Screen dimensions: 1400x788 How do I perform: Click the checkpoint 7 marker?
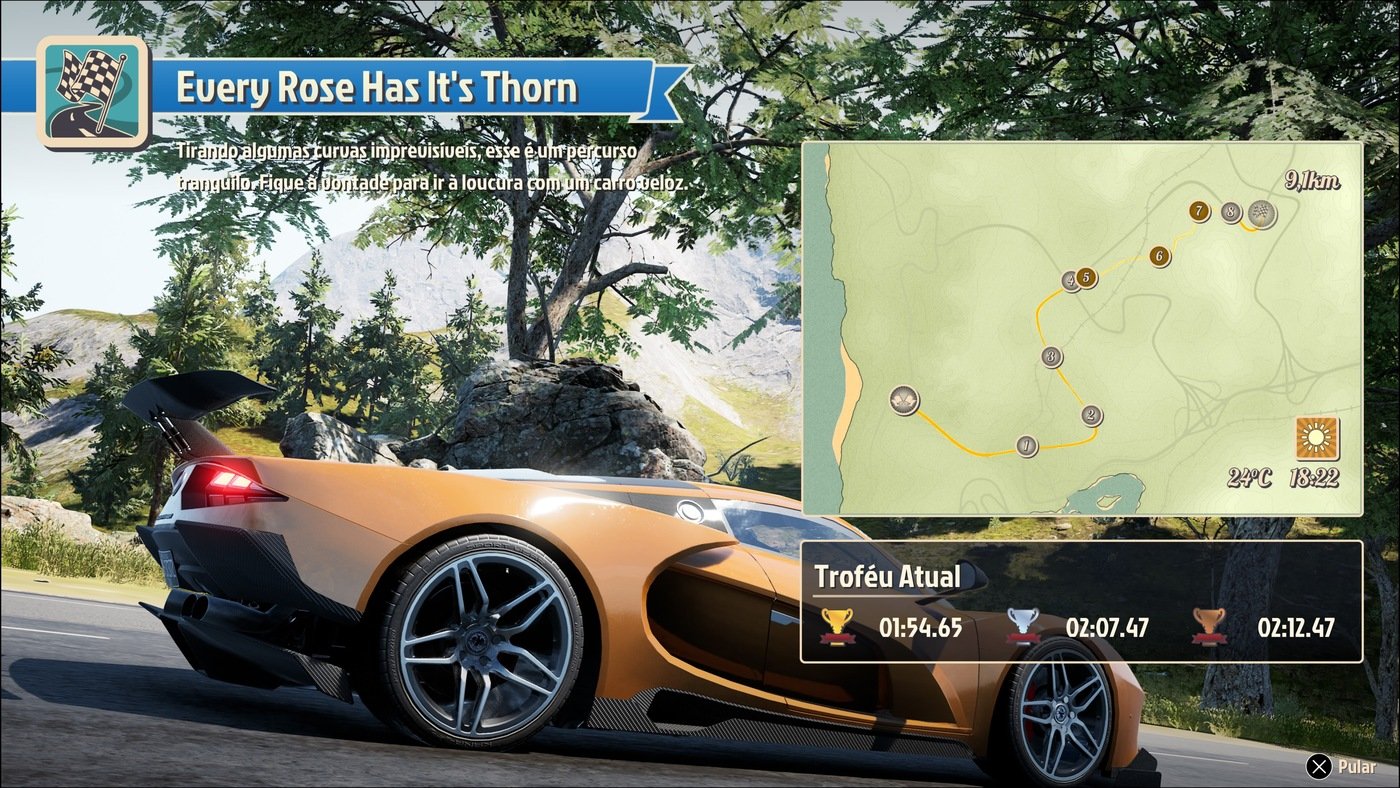pos(1198,211)
